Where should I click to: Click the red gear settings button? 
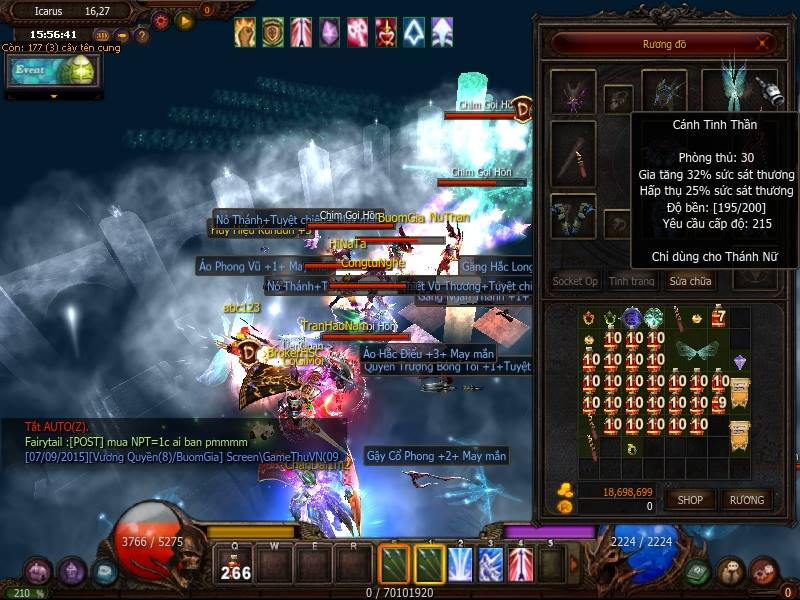pos(161,20)
